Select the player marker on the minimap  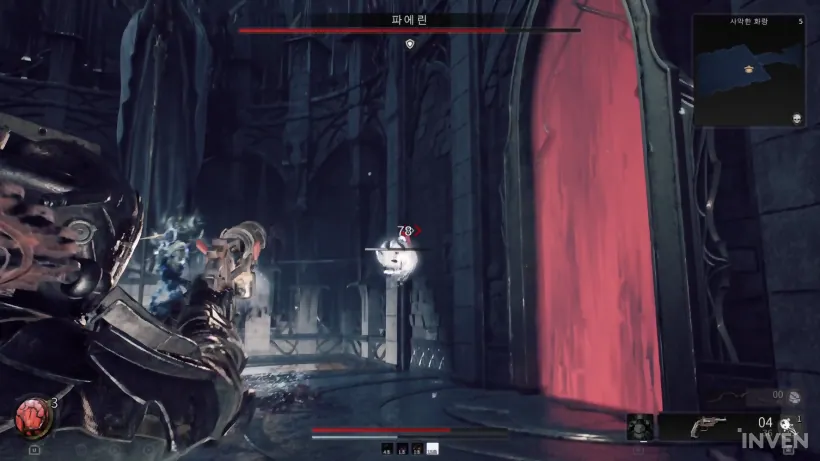(x=747, y=70)
